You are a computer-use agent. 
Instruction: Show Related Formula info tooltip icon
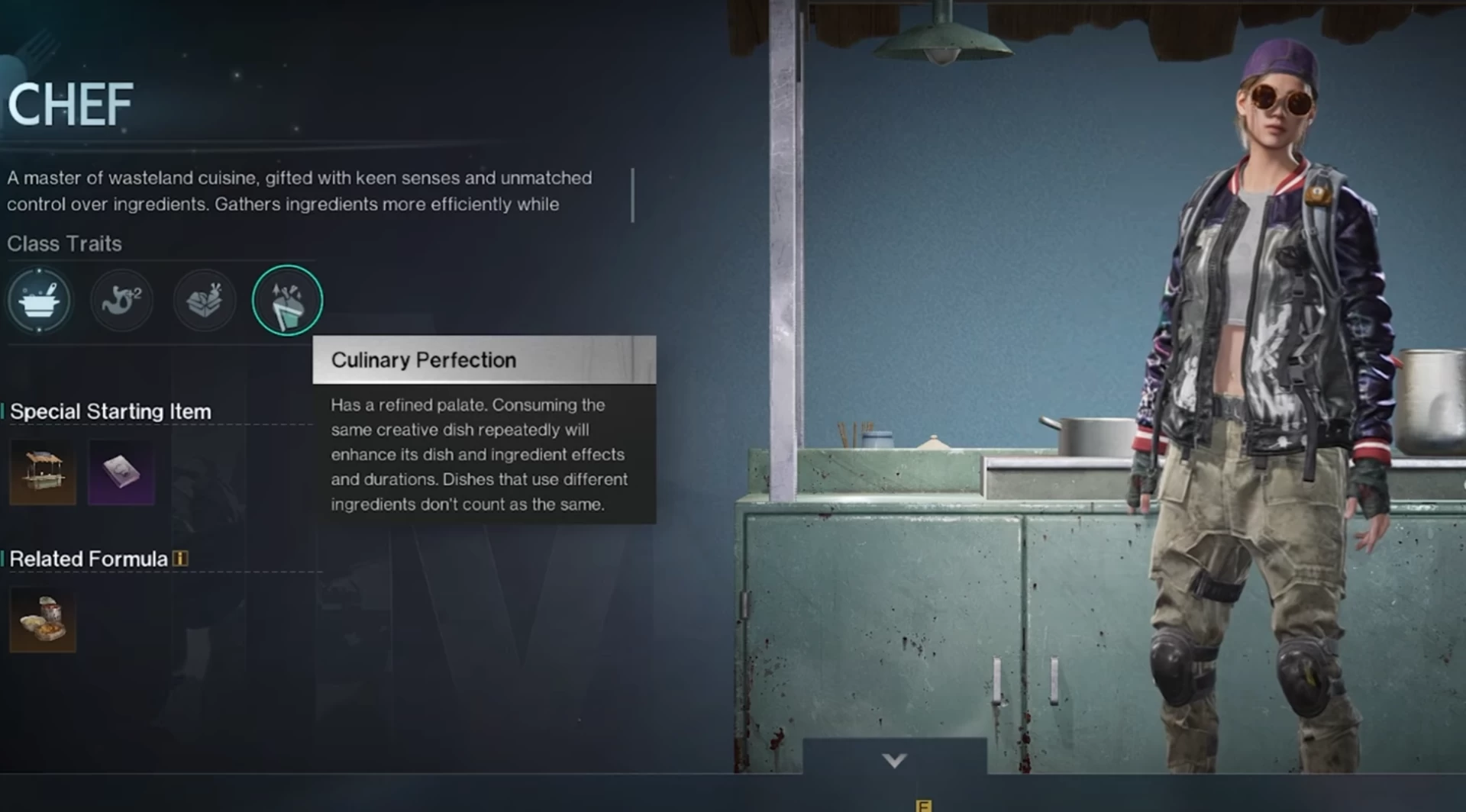(180, 559)
